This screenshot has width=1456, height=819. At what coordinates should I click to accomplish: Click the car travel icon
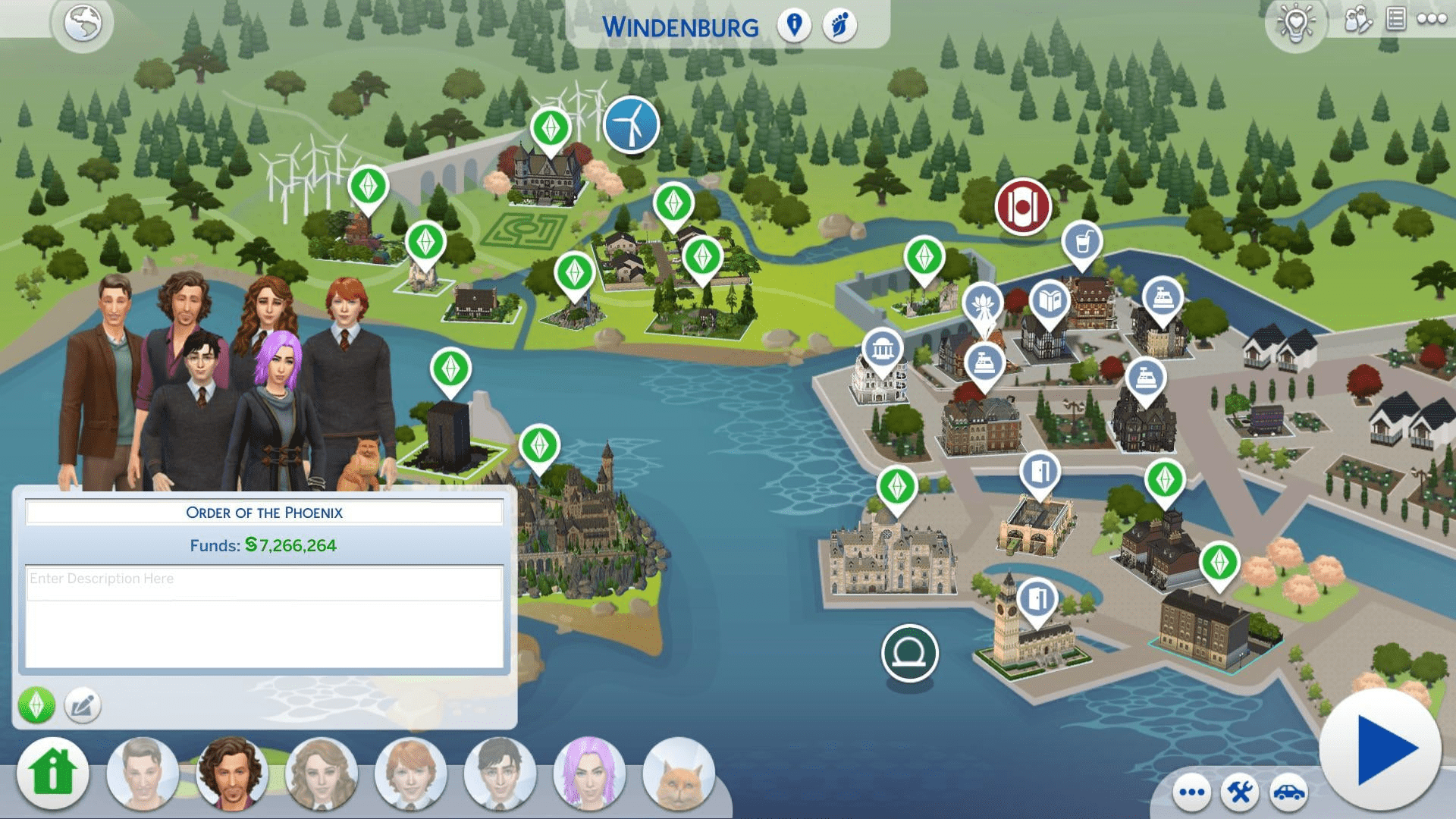[x=1288, y=792]
